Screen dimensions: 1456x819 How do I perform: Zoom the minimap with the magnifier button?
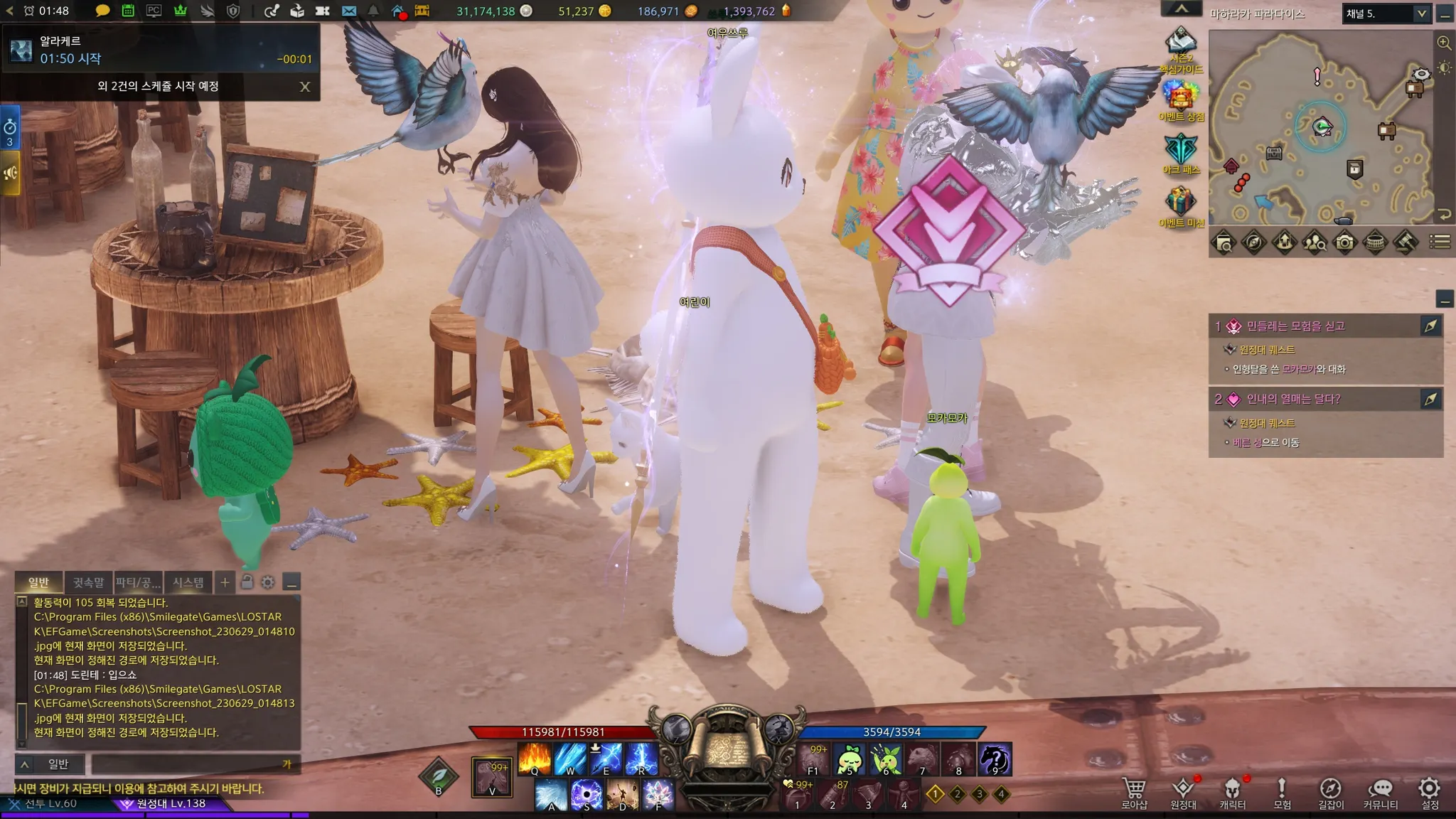click(x=1444, y=43)
